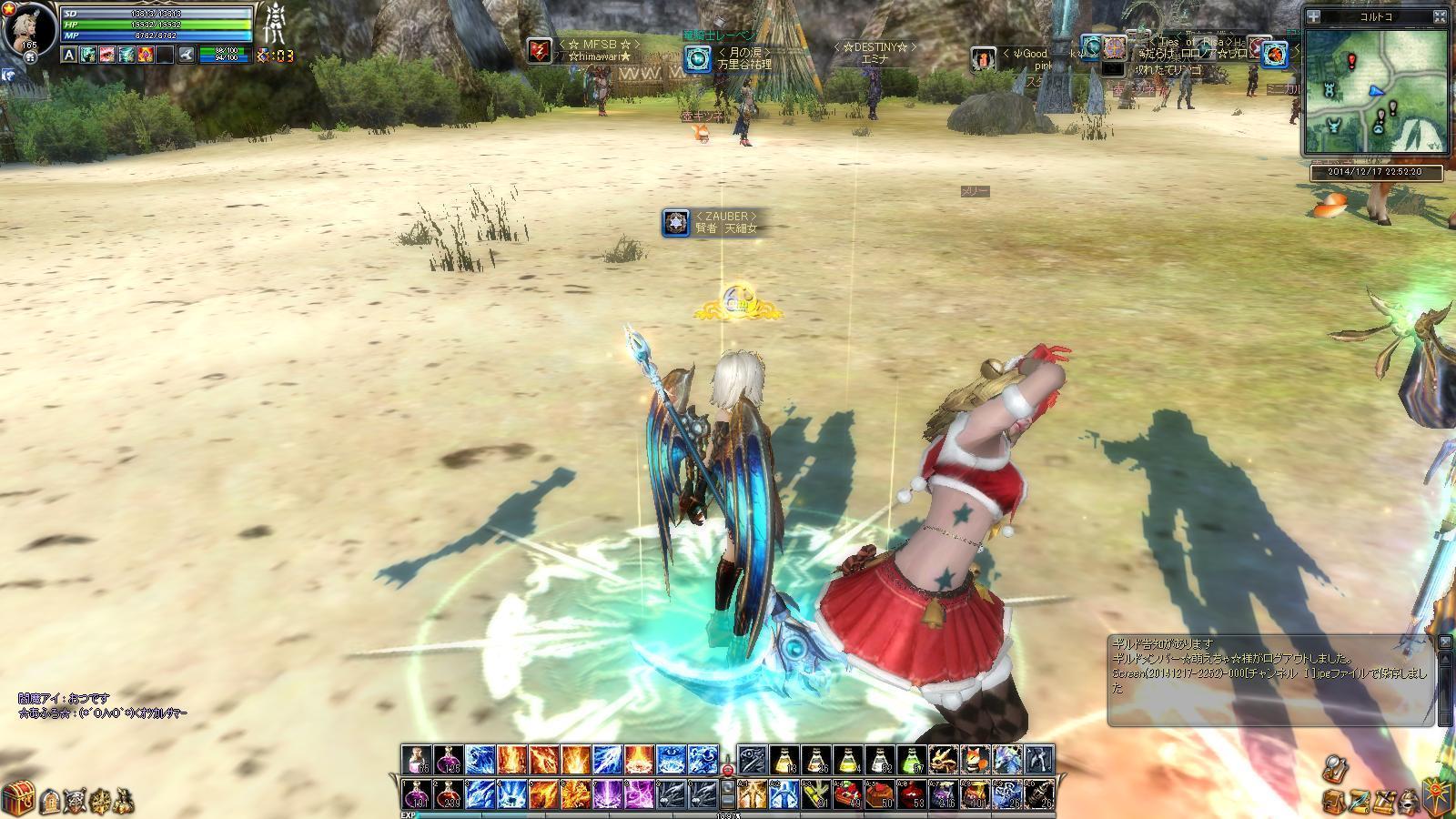Click the red lock button between hotbars
The image size is (1456, 819).
tap(727, 771)
